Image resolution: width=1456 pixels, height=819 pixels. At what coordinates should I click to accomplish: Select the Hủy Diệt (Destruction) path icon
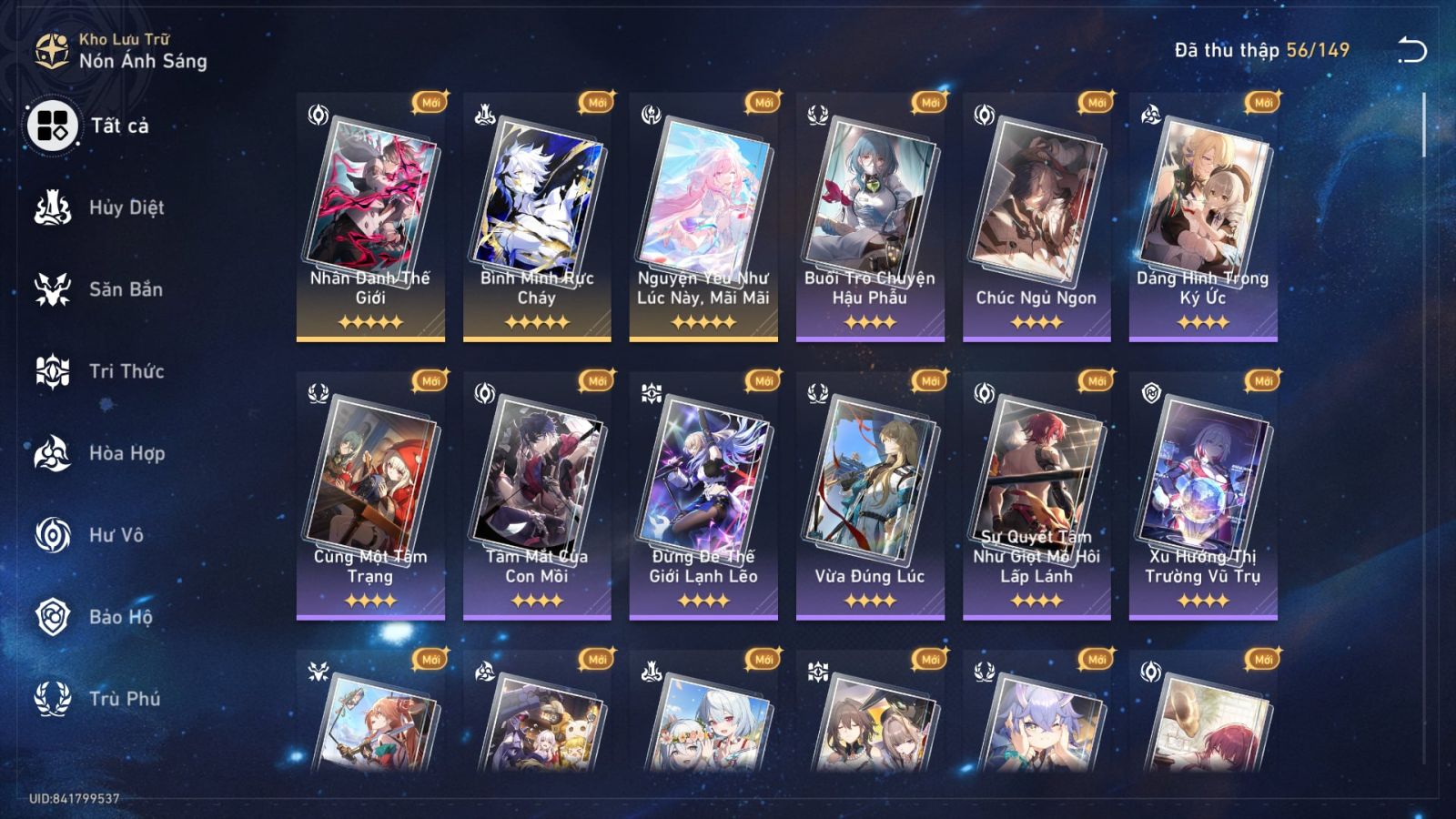(x=52, y=207)
